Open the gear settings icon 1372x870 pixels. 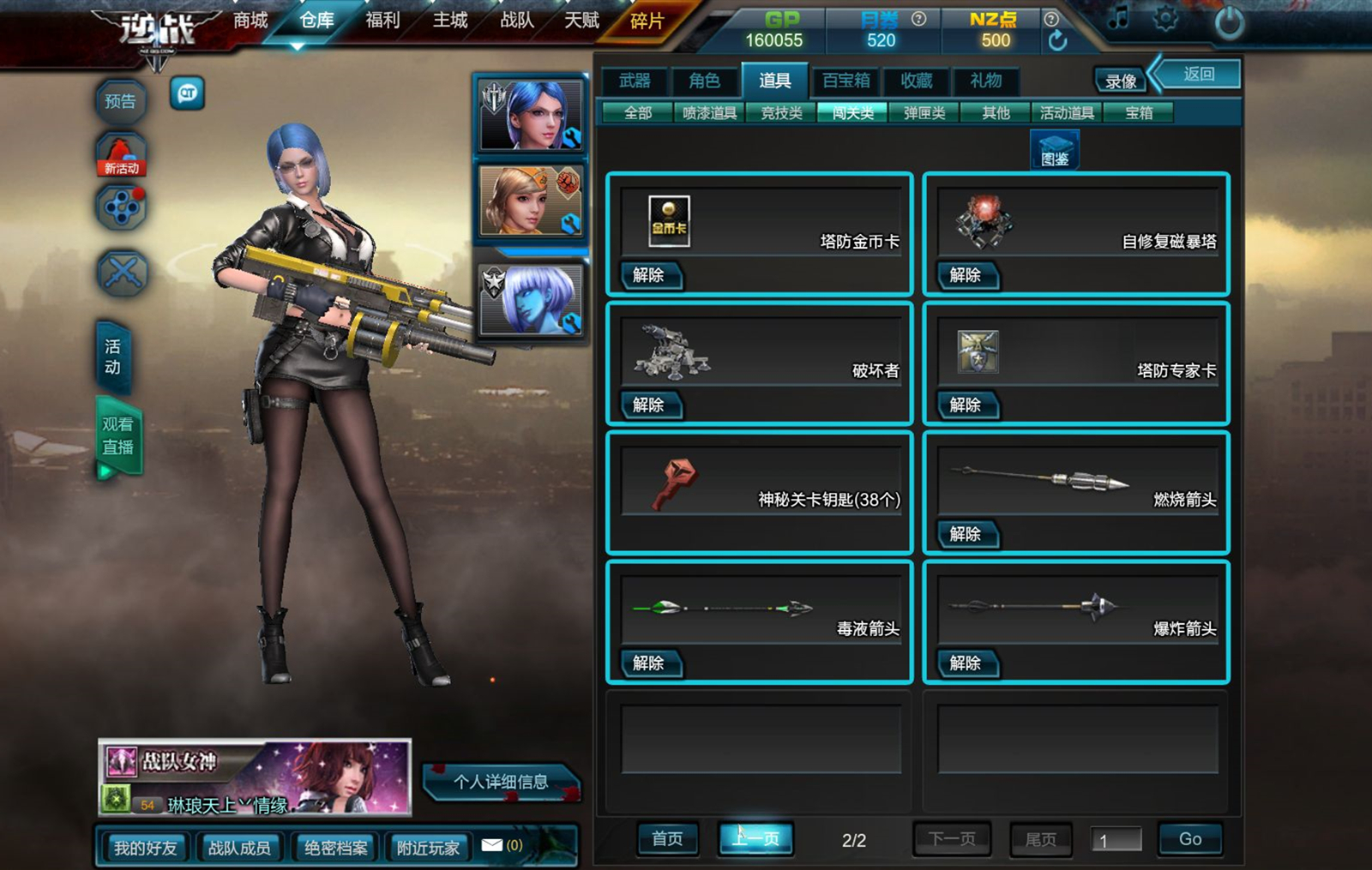1165,19
